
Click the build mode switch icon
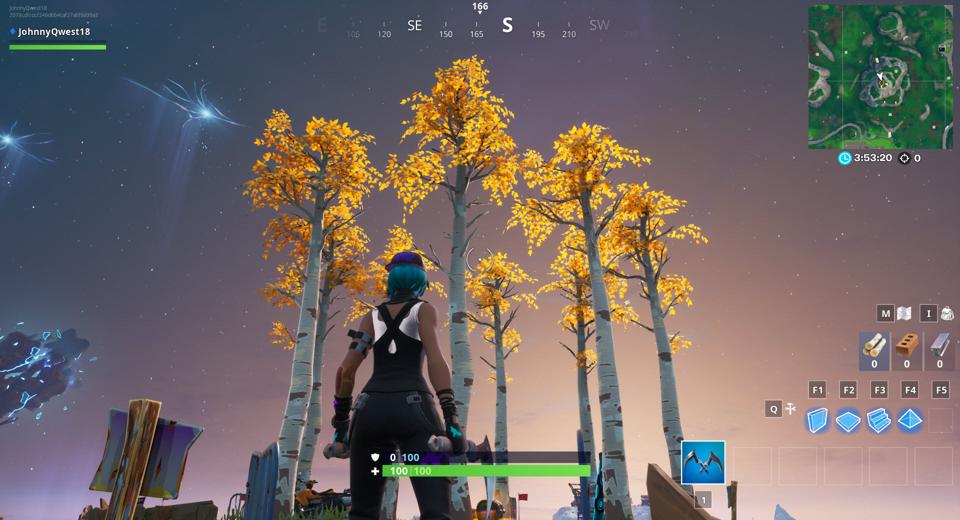790,409
